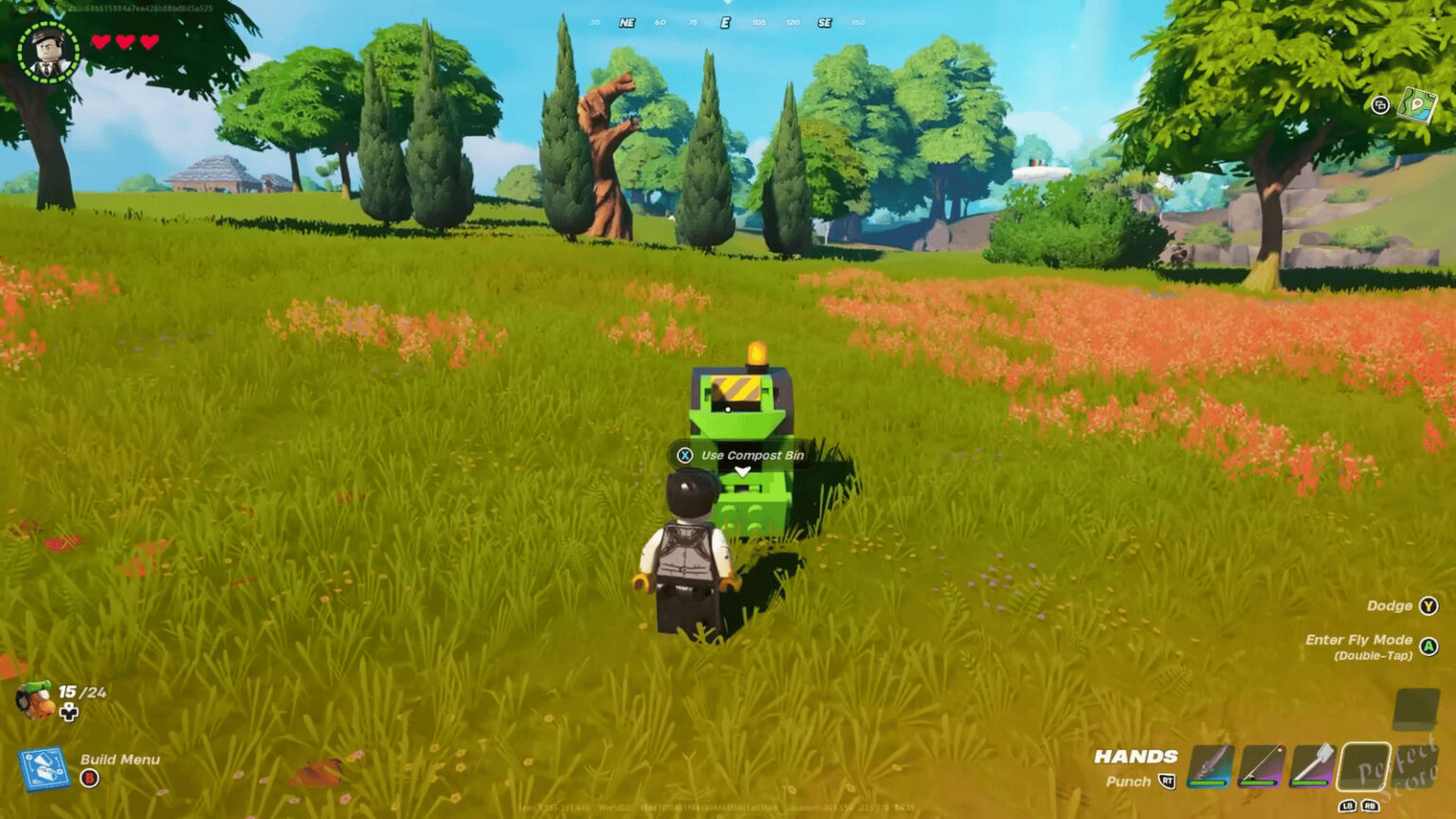Open the map via the minimap icon
The width and height of the screenshot is (1456, 819).
click(1418, 104)
